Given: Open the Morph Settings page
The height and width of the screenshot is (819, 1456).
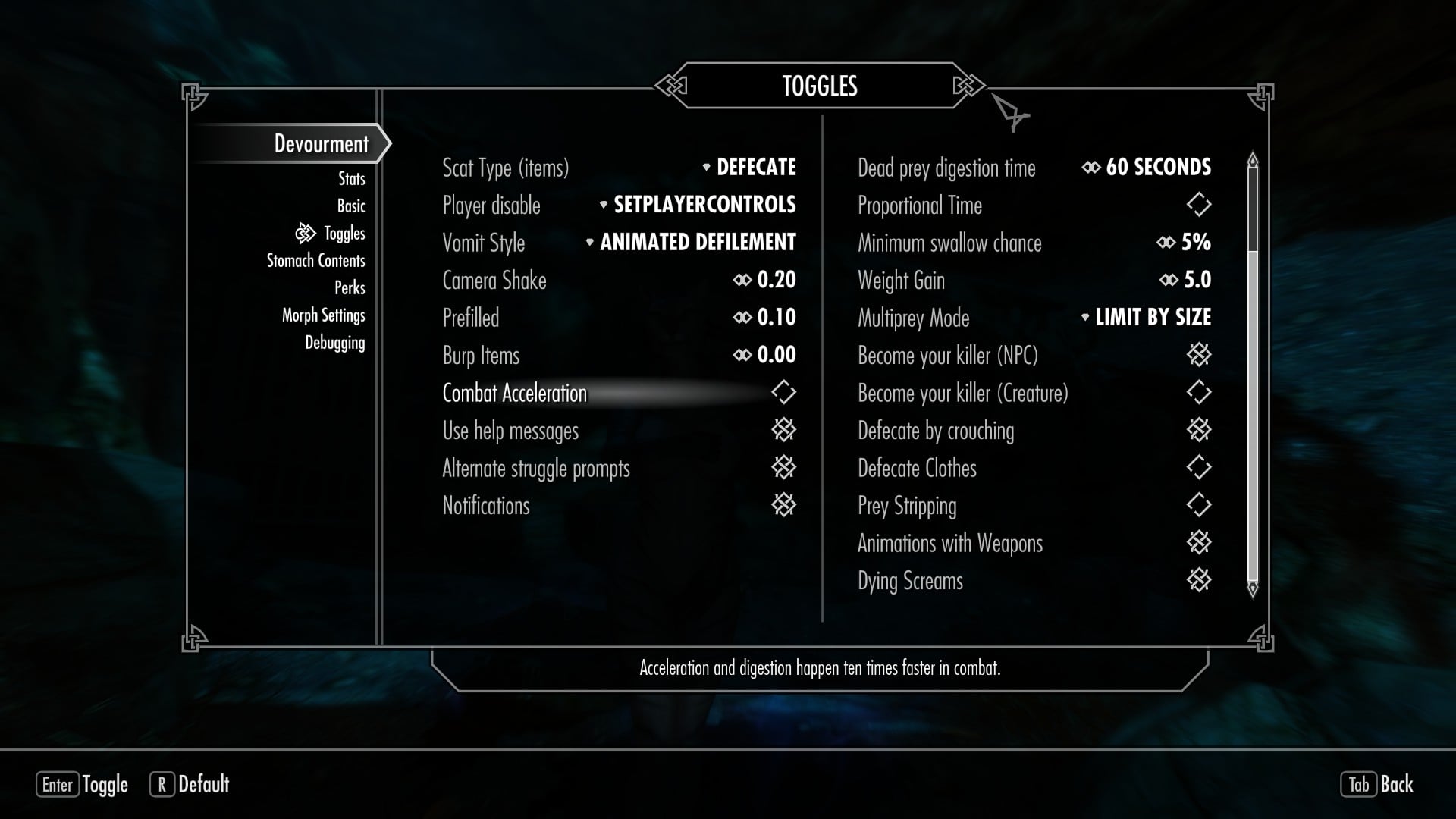Looking at the screenshot, I should 323,315.
